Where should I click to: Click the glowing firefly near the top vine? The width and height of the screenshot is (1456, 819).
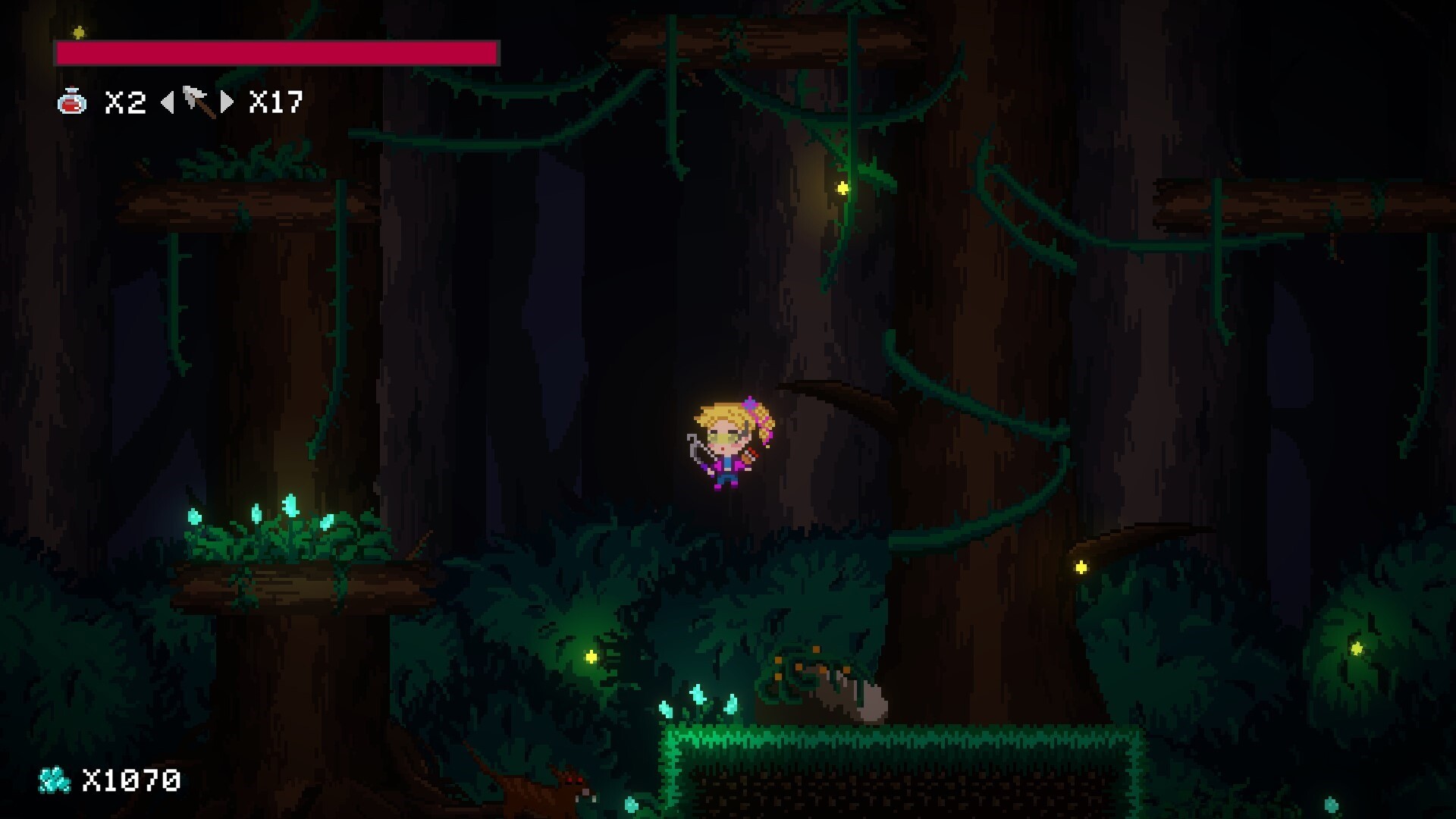point(842,190)
